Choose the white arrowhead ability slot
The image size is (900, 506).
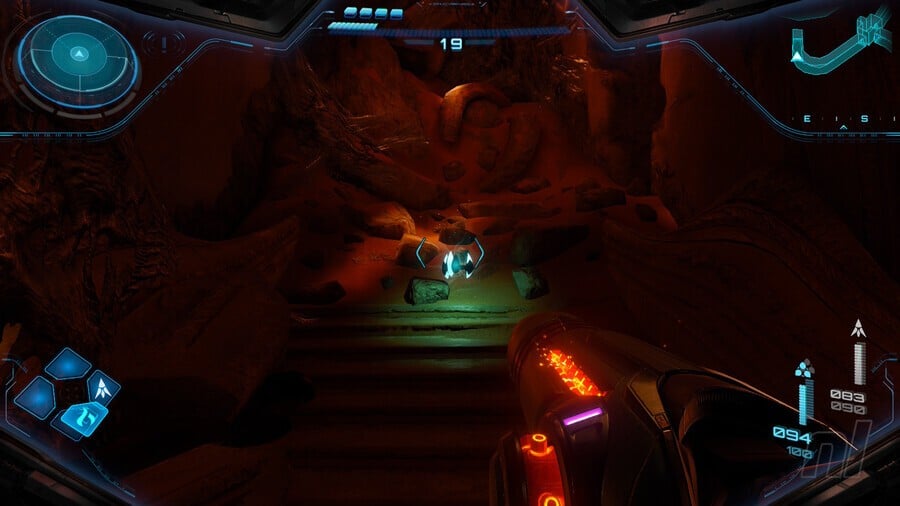coord(104,385)
